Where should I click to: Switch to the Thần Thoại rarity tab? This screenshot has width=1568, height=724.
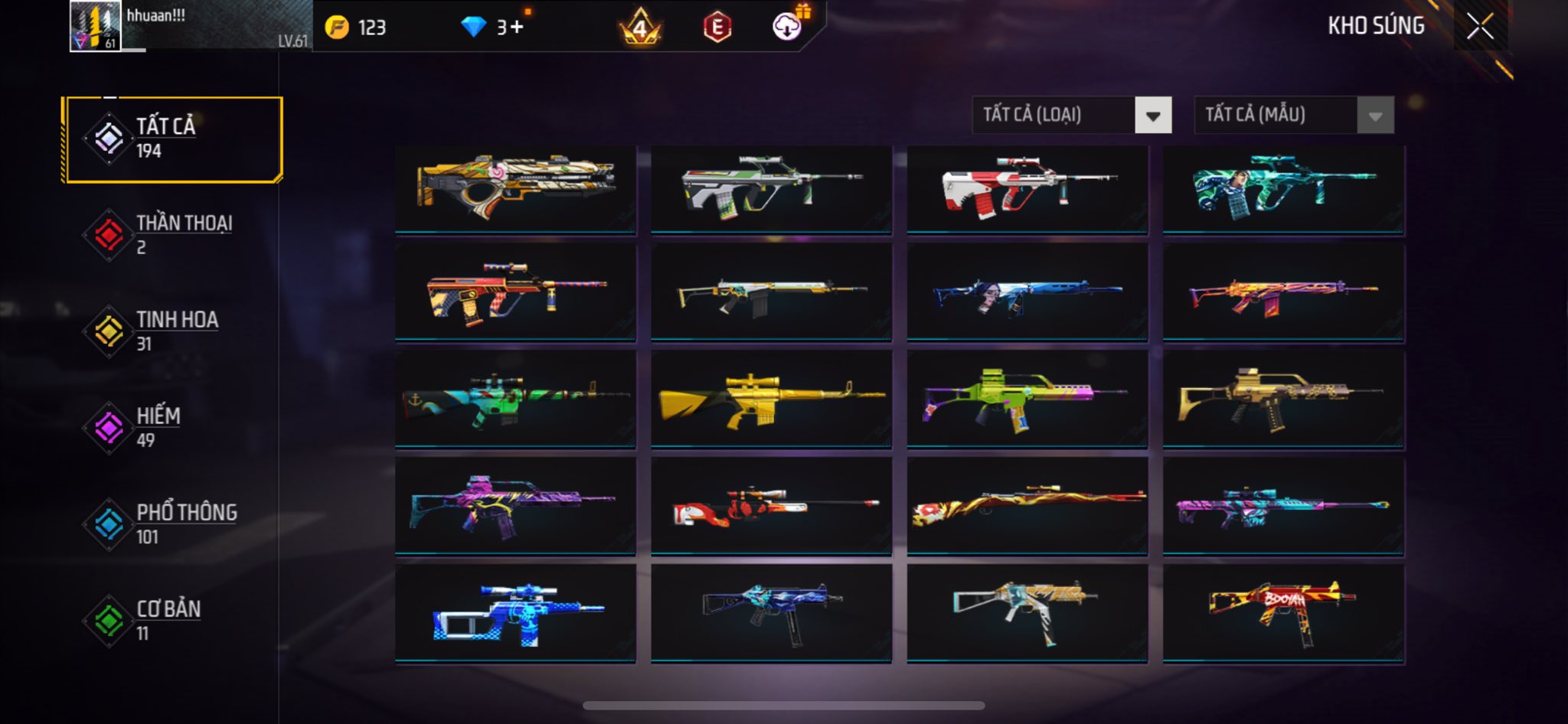coord(174,235)
